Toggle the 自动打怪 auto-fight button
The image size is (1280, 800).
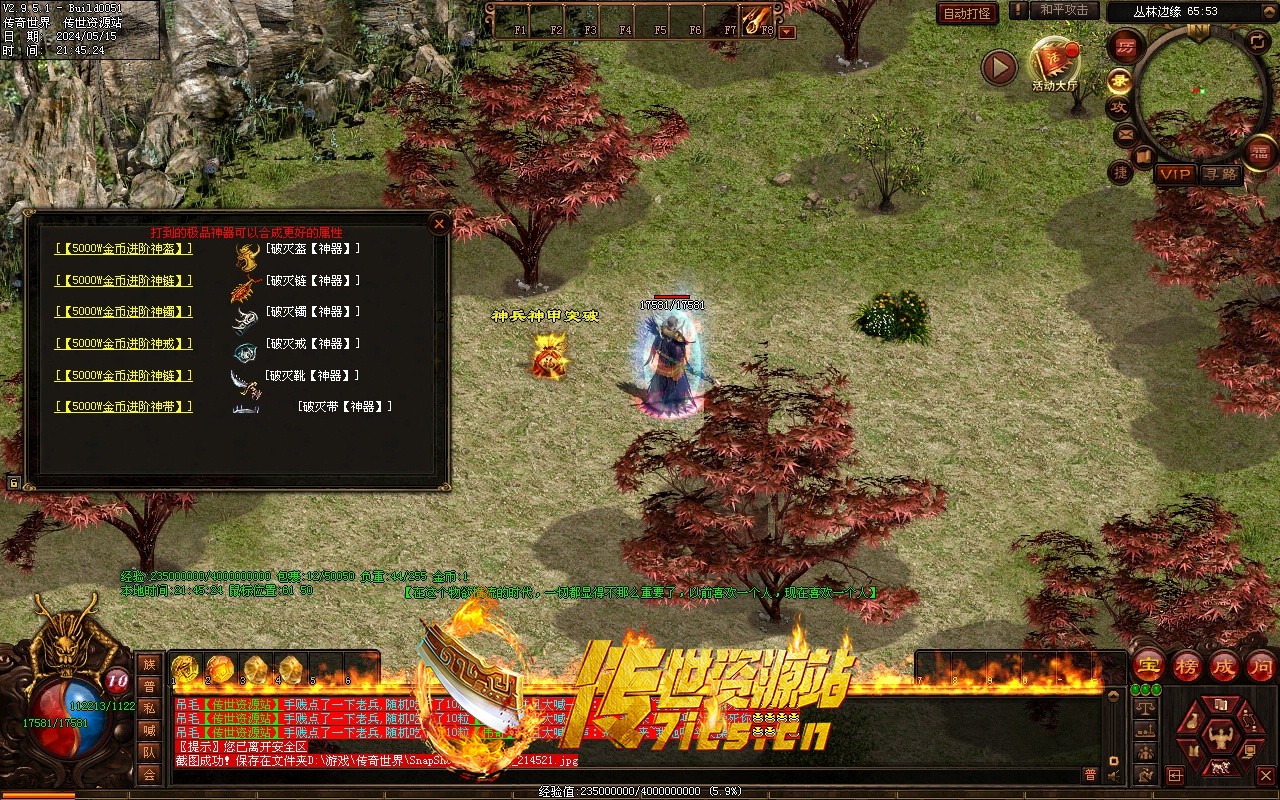click(x=967, y=14)
